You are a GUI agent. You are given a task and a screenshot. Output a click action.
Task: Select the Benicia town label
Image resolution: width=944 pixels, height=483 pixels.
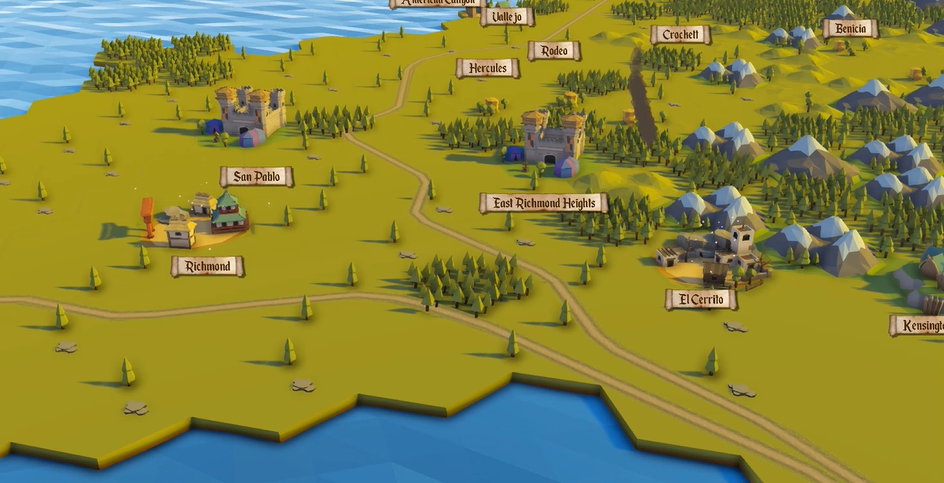[850, 28]
